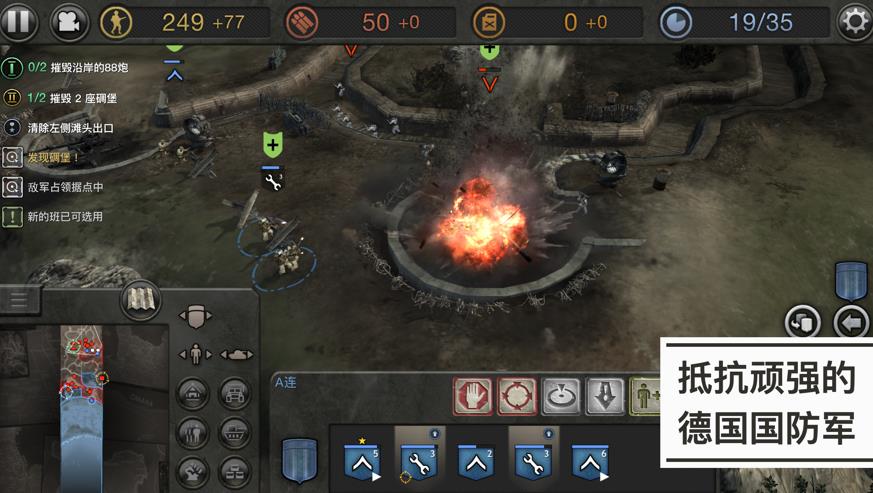Viewport: 873px width, 493px height.
Task: Open the gear settings menu
Action: [853, 21]
